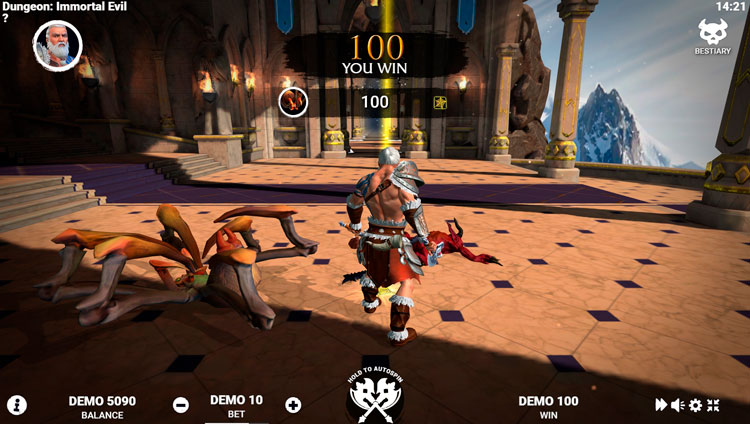Increase the bet with the plus button

pyautogui.click(x=293, y=405)
